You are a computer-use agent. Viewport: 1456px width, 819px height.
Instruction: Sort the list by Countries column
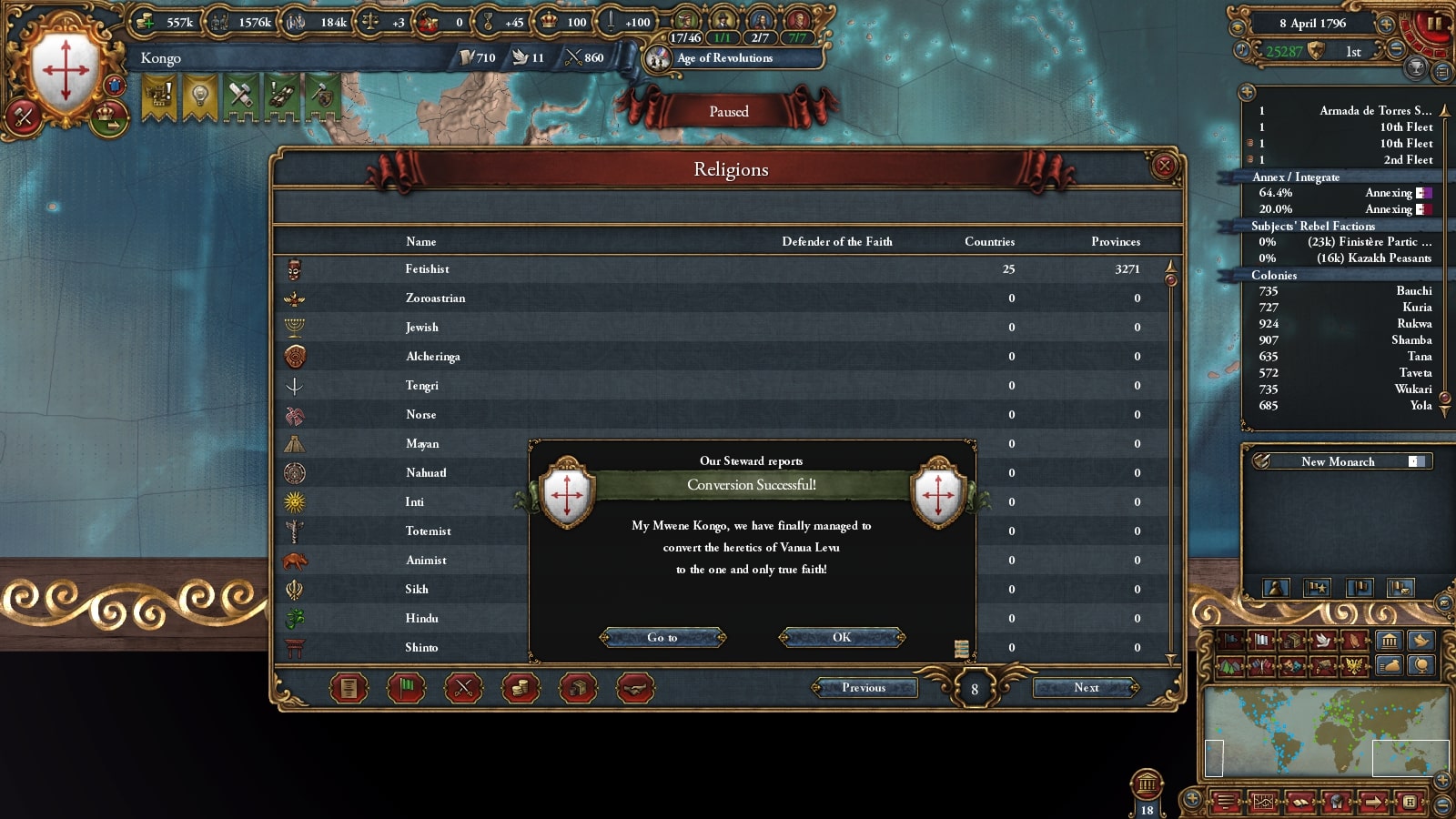(x=989, y=241)
